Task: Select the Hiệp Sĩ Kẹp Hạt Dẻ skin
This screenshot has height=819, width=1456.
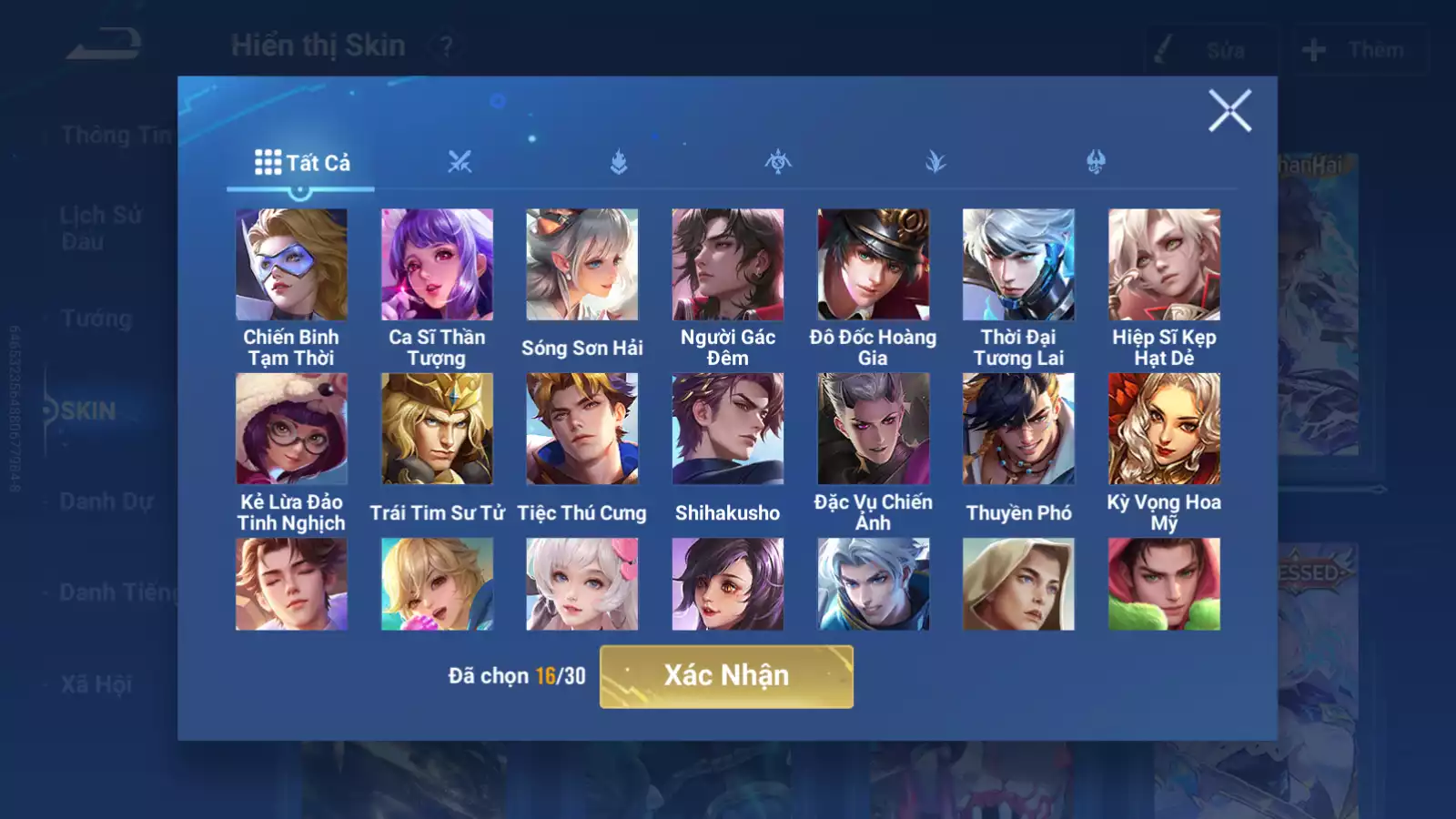Action: tap(1164, 265)
